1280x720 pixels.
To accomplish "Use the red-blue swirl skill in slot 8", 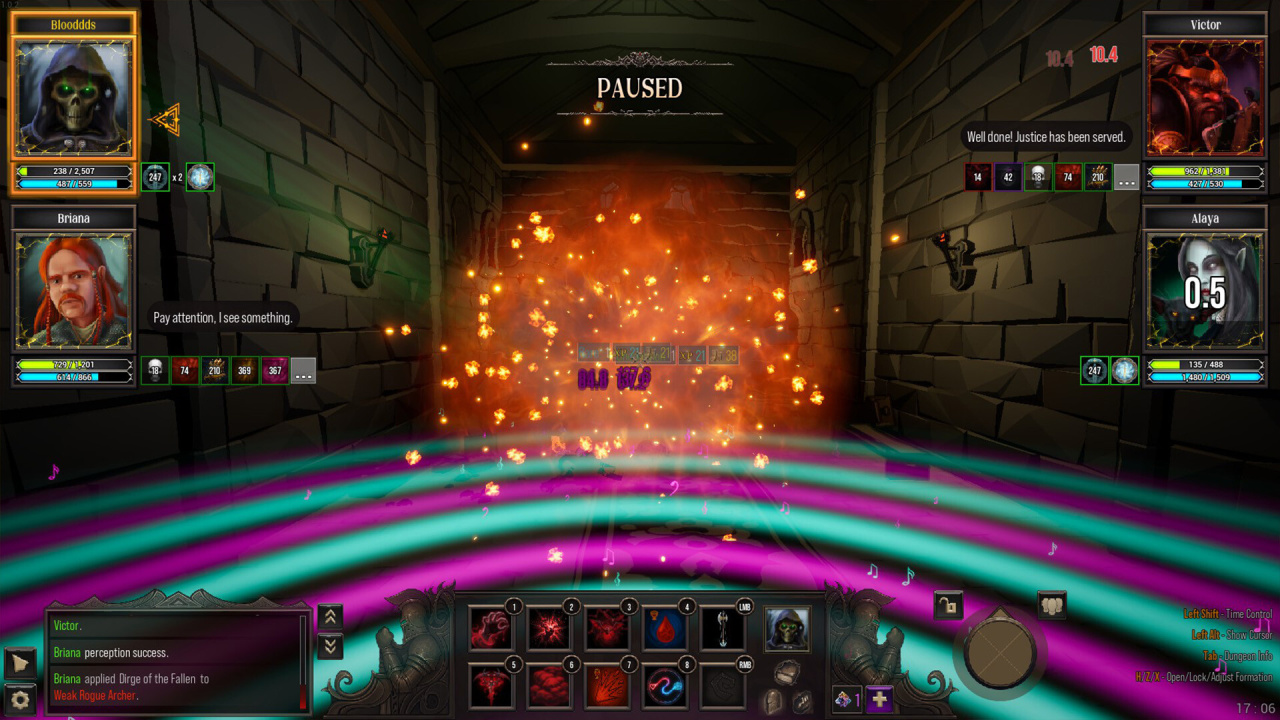I will coord(663,687).
